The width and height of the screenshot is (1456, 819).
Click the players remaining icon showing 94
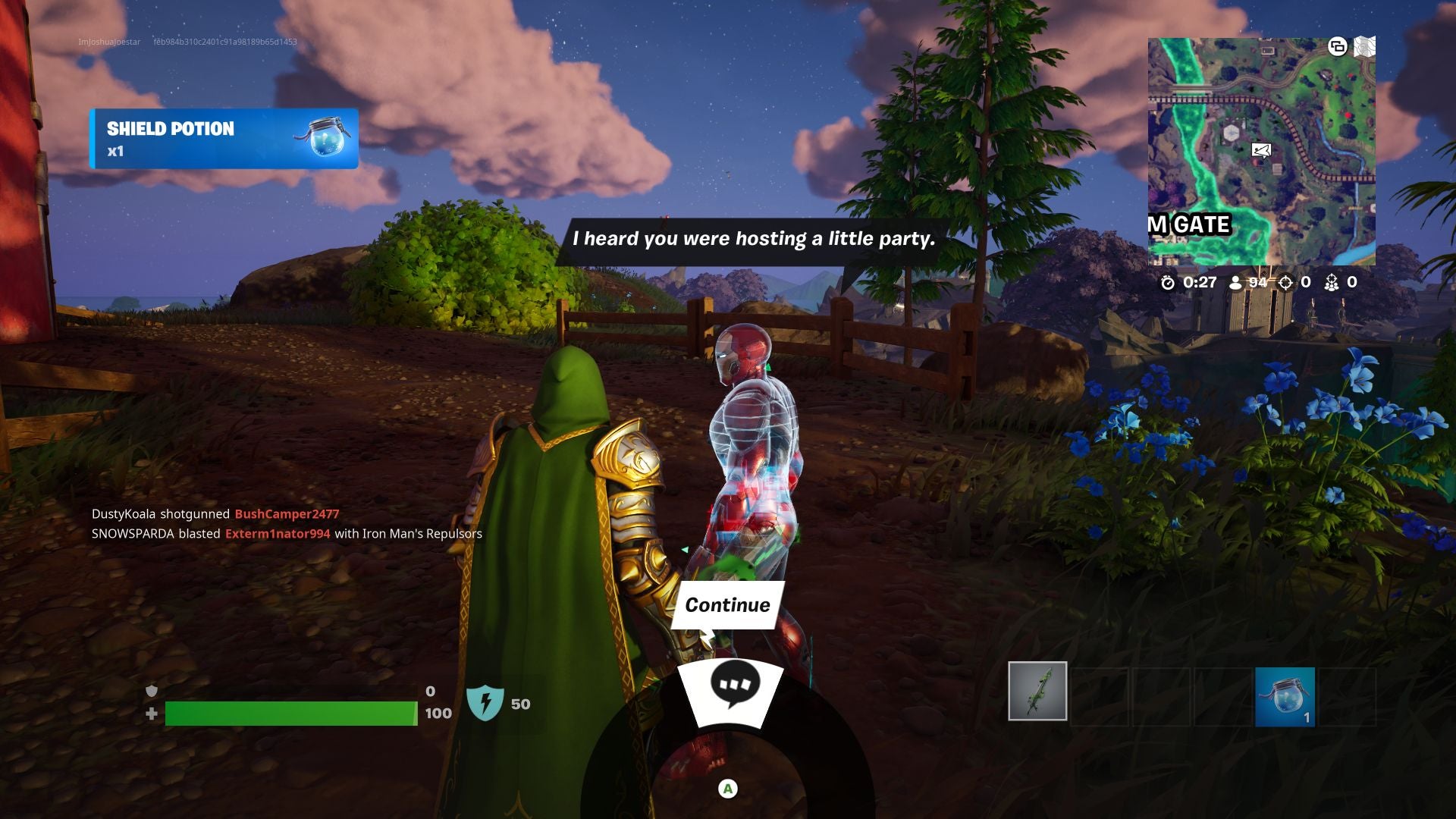tap(1238, 284)
